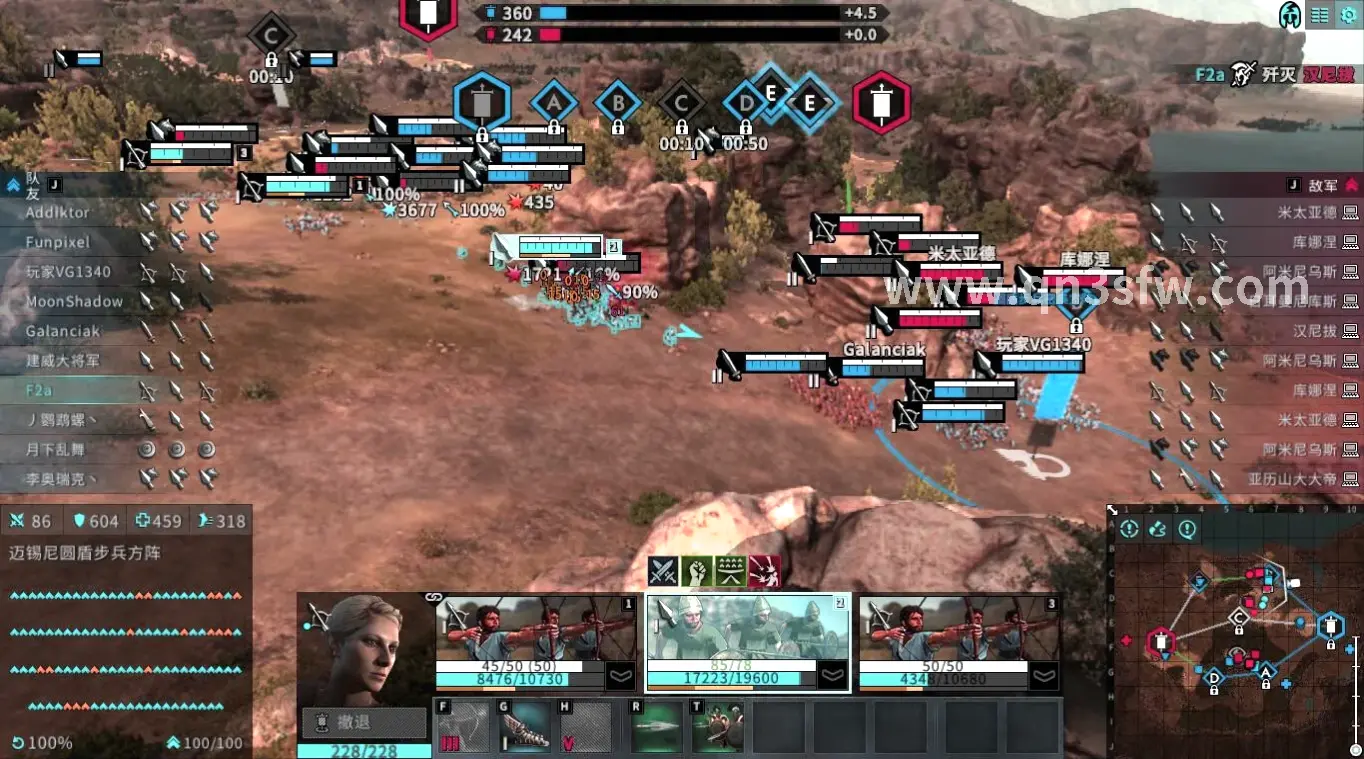Trigger the green fist rally ability
The width and height of the screenshot is (1364, 759).
pos(699,570)
